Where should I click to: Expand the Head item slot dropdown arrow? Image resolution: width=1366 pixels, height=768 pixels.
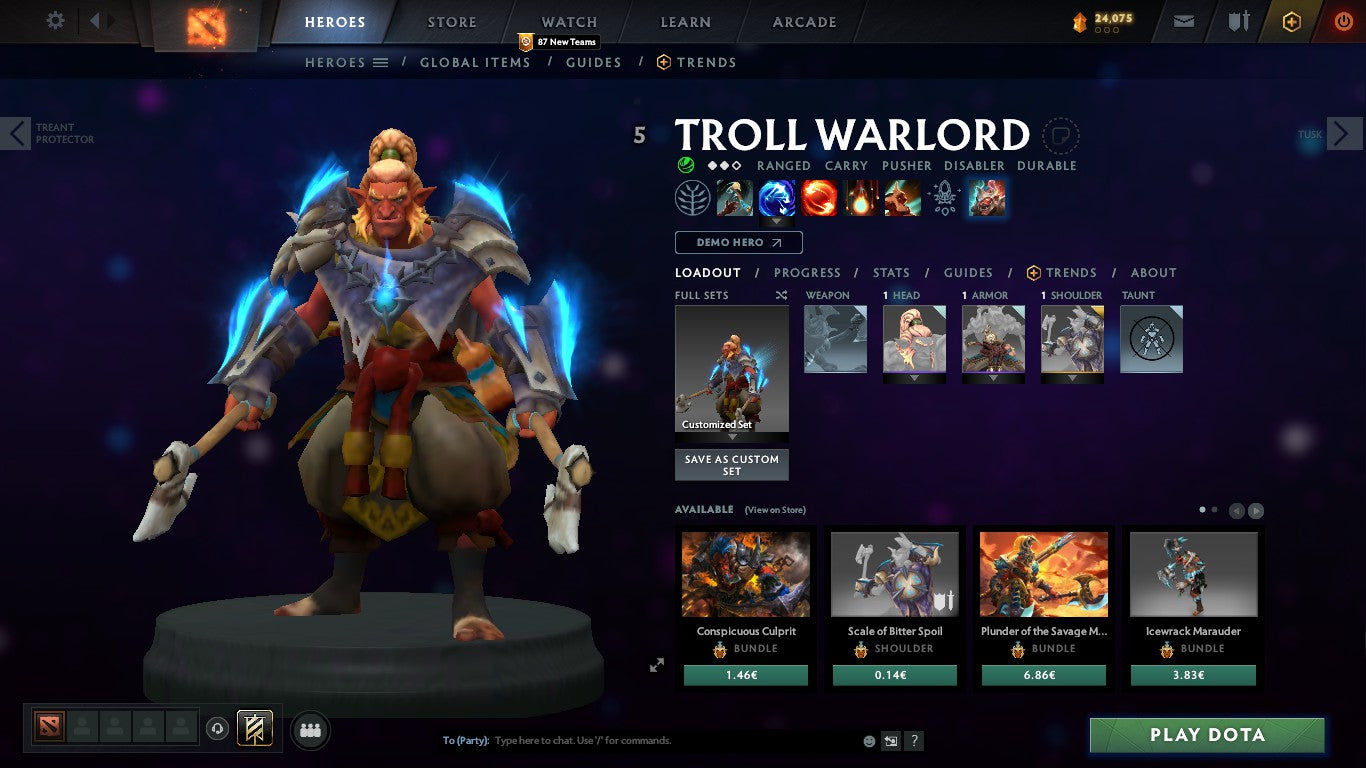click(913, 378)
